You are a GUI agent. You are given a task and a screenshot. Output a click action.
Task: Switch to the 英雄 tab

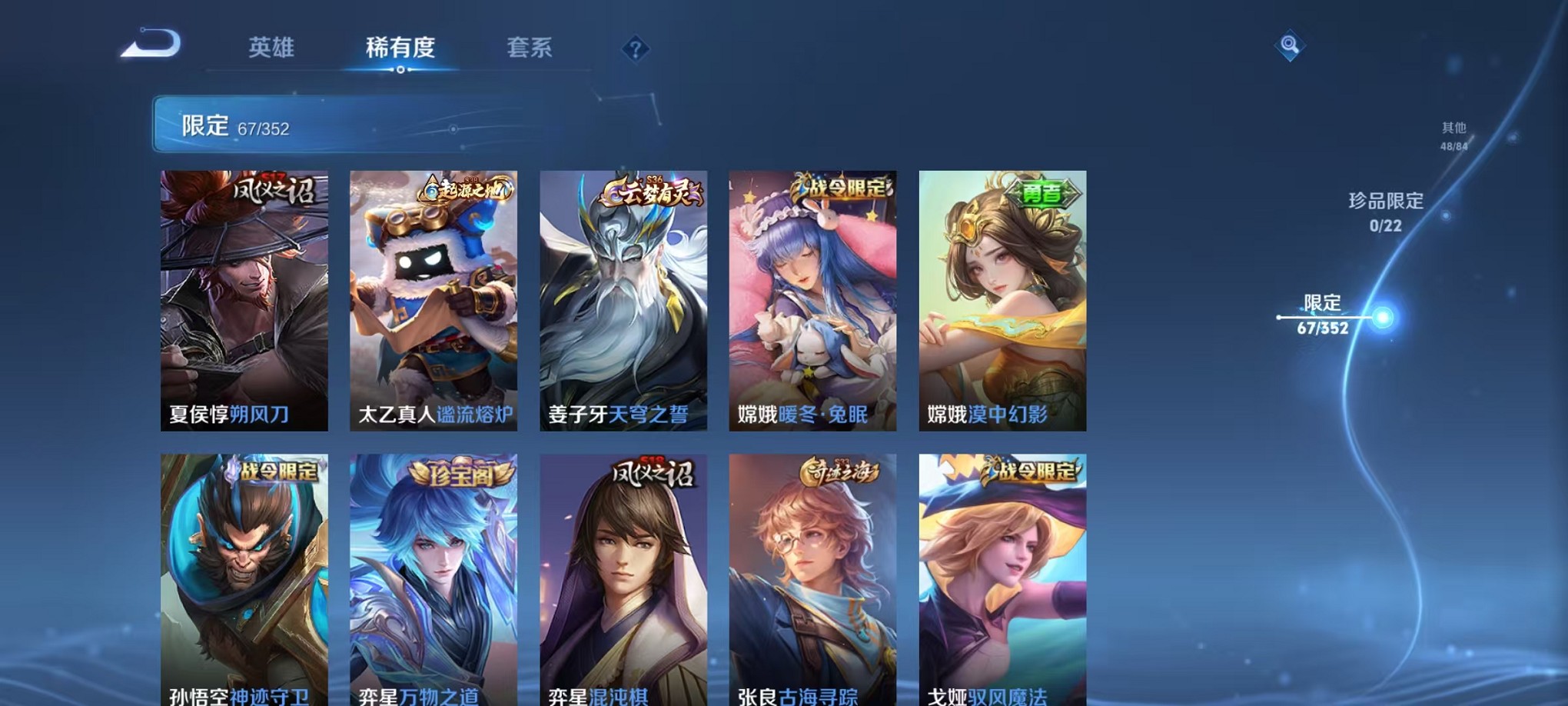click(x=274, y=48)
